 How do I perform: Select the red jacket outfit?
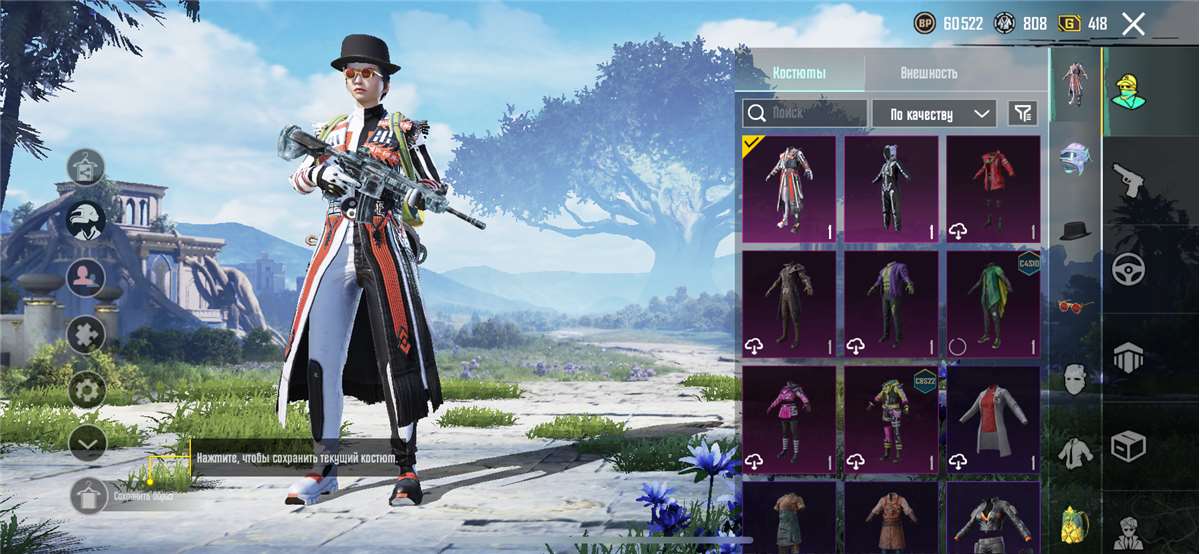pos(993,189)
